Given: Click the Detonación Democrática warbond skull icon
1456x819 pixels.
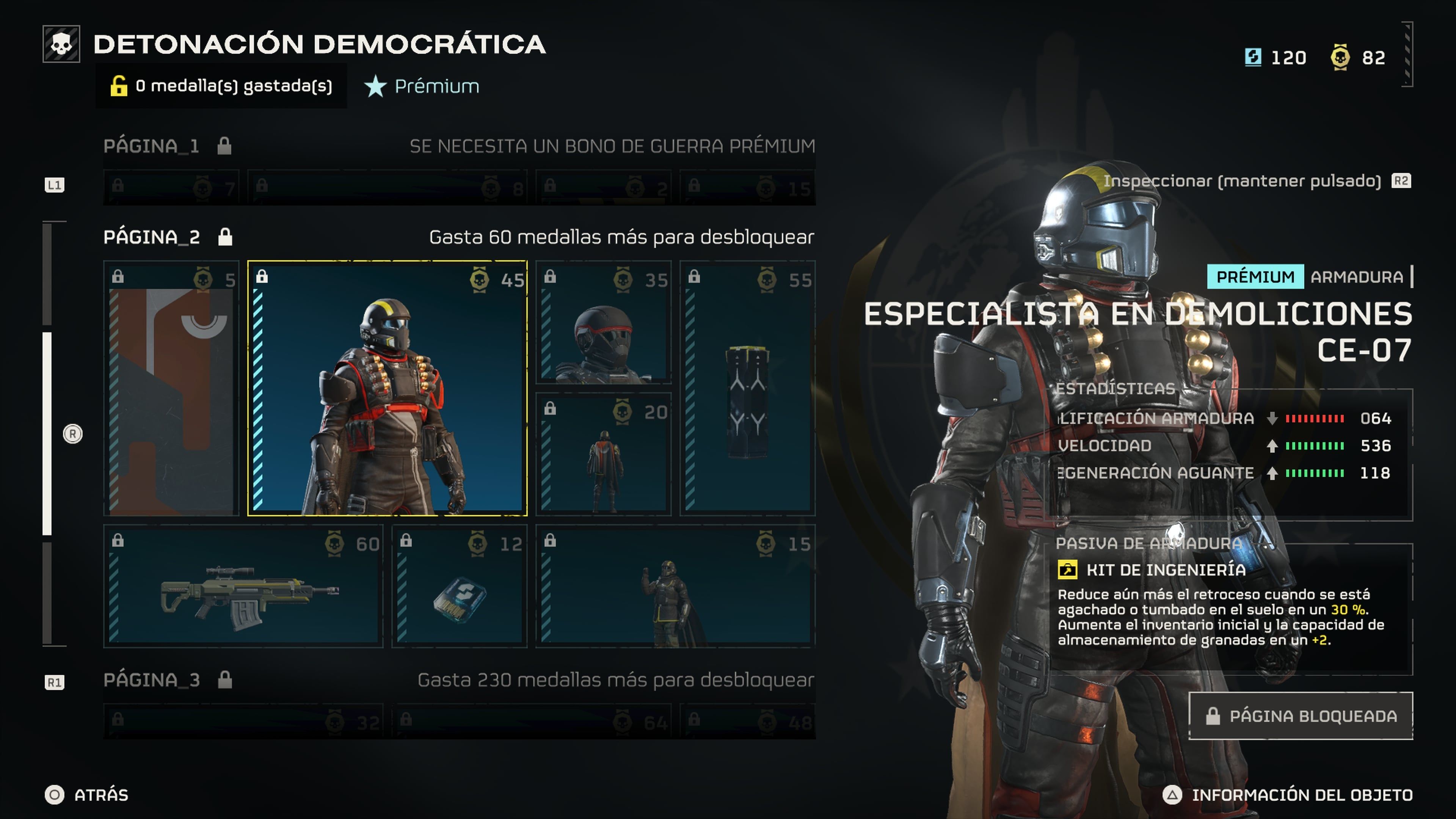Looking at the screenshot, I should [62, 44].
